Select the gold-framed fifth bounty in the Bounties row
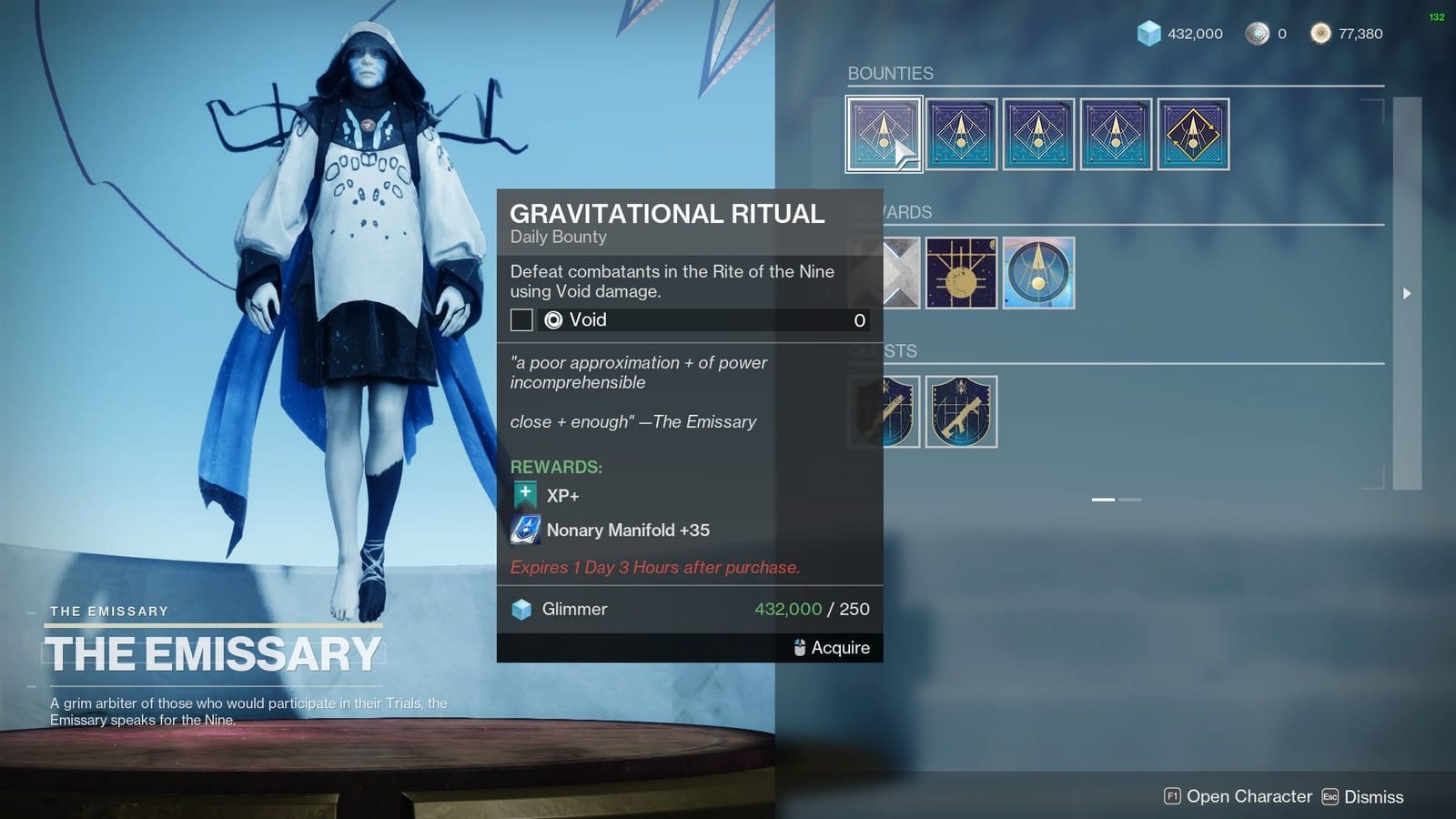This screenshot has height=819, width=1456. tap(1193, 135)
